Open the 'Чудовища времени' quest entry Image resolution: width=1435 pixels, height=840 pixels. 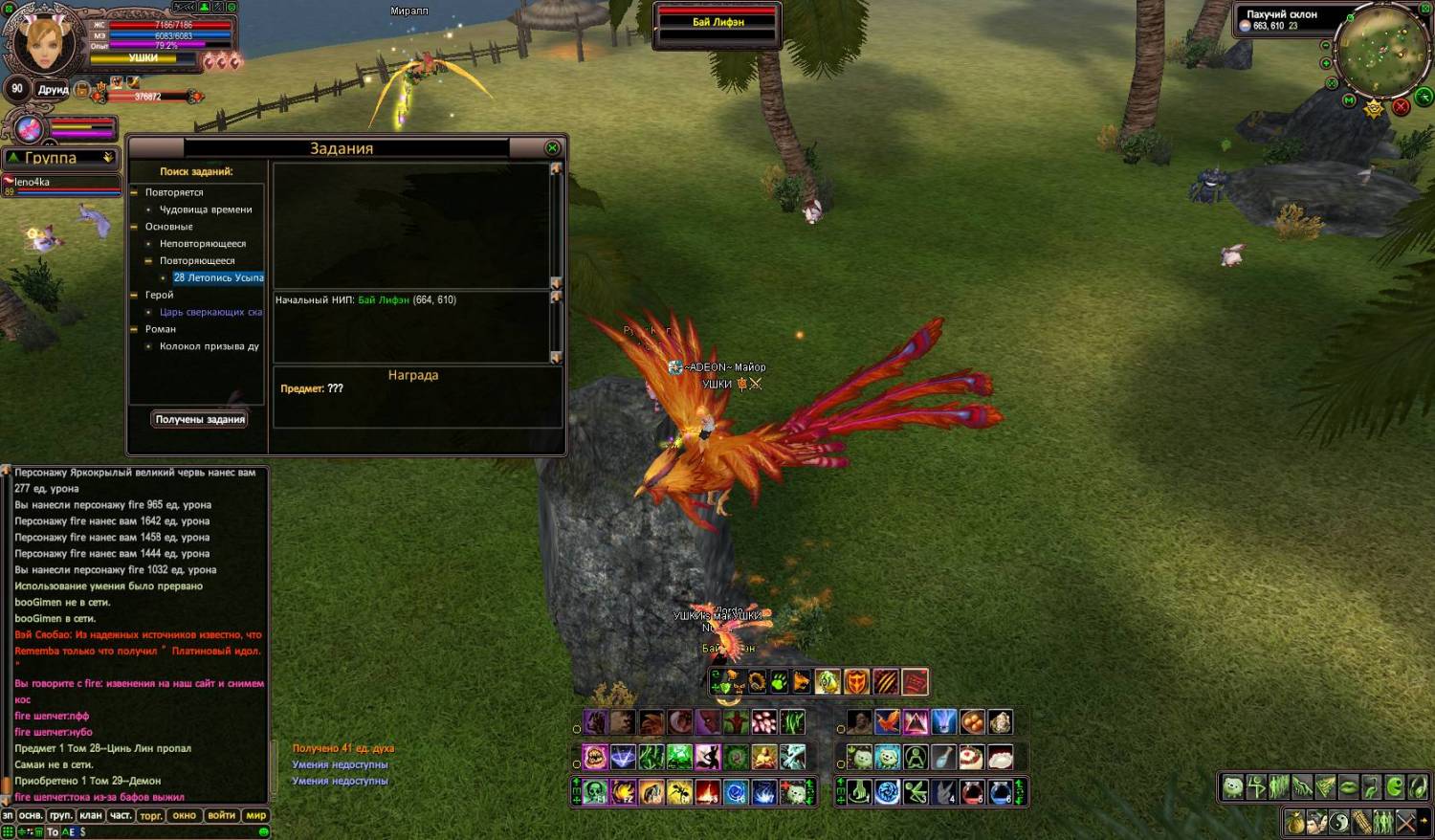coord(206,210)
